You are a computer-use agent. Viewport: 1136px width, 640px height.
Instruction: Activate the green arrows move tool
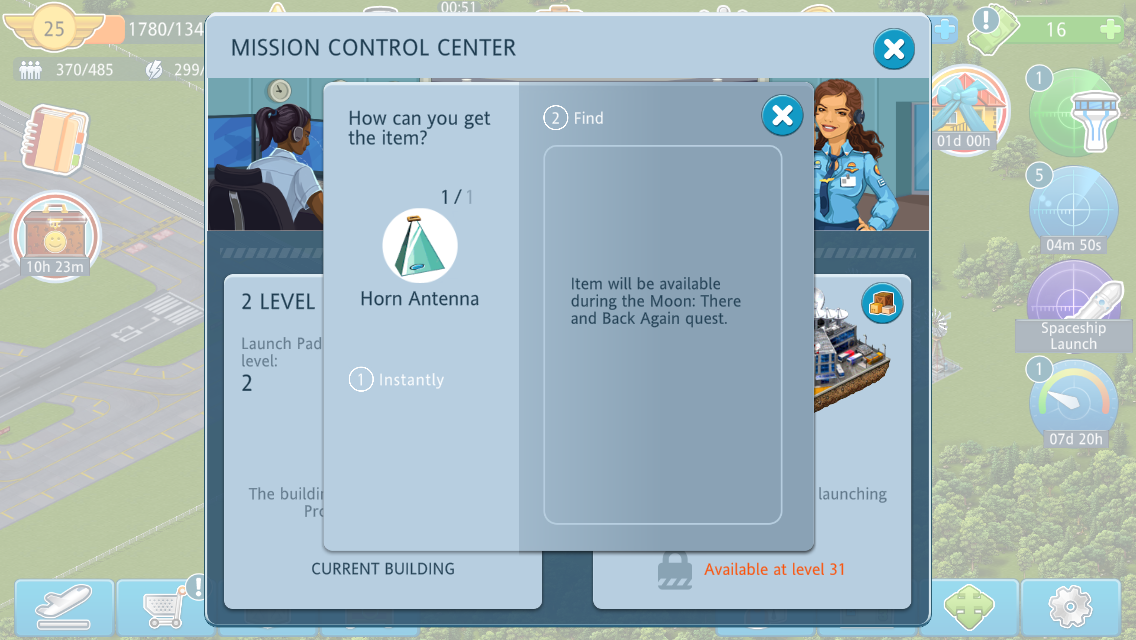[968, 608]
